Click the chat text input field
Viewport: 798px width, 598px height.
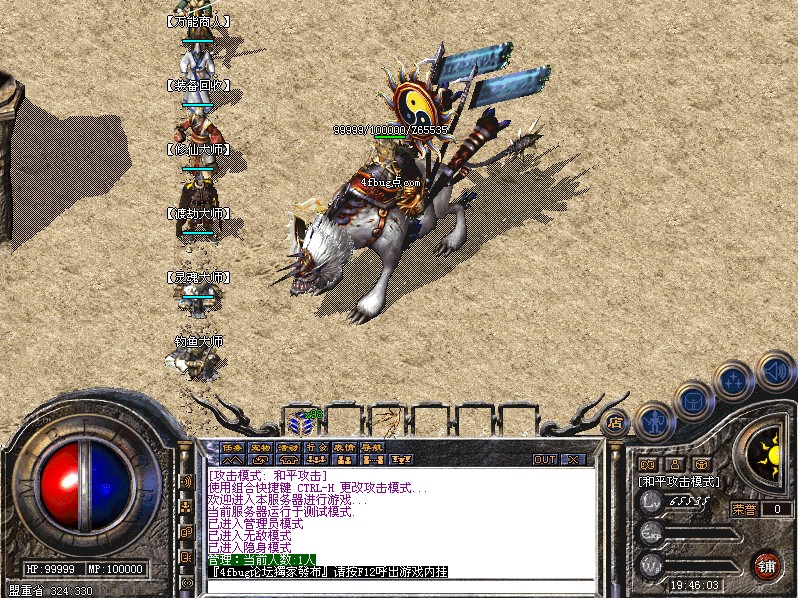400,586
